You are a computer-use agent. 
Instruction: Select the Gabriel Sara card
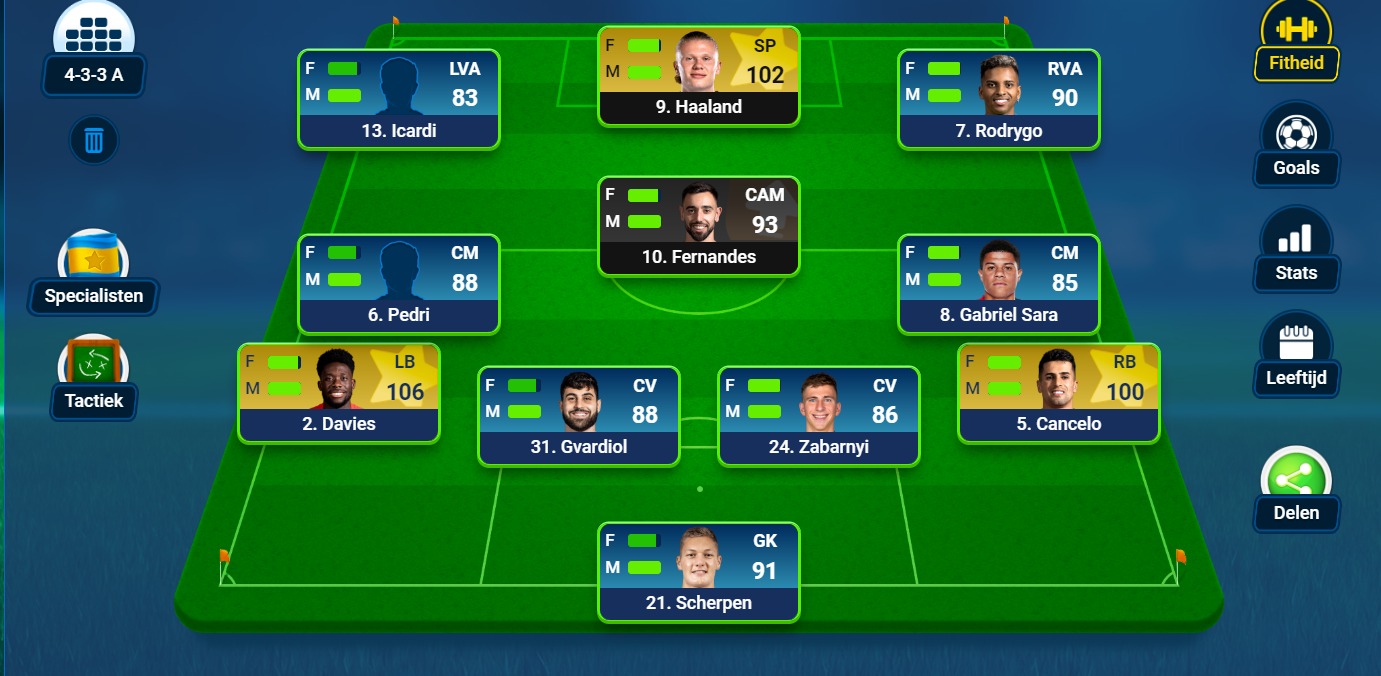[x=998, y=284]
